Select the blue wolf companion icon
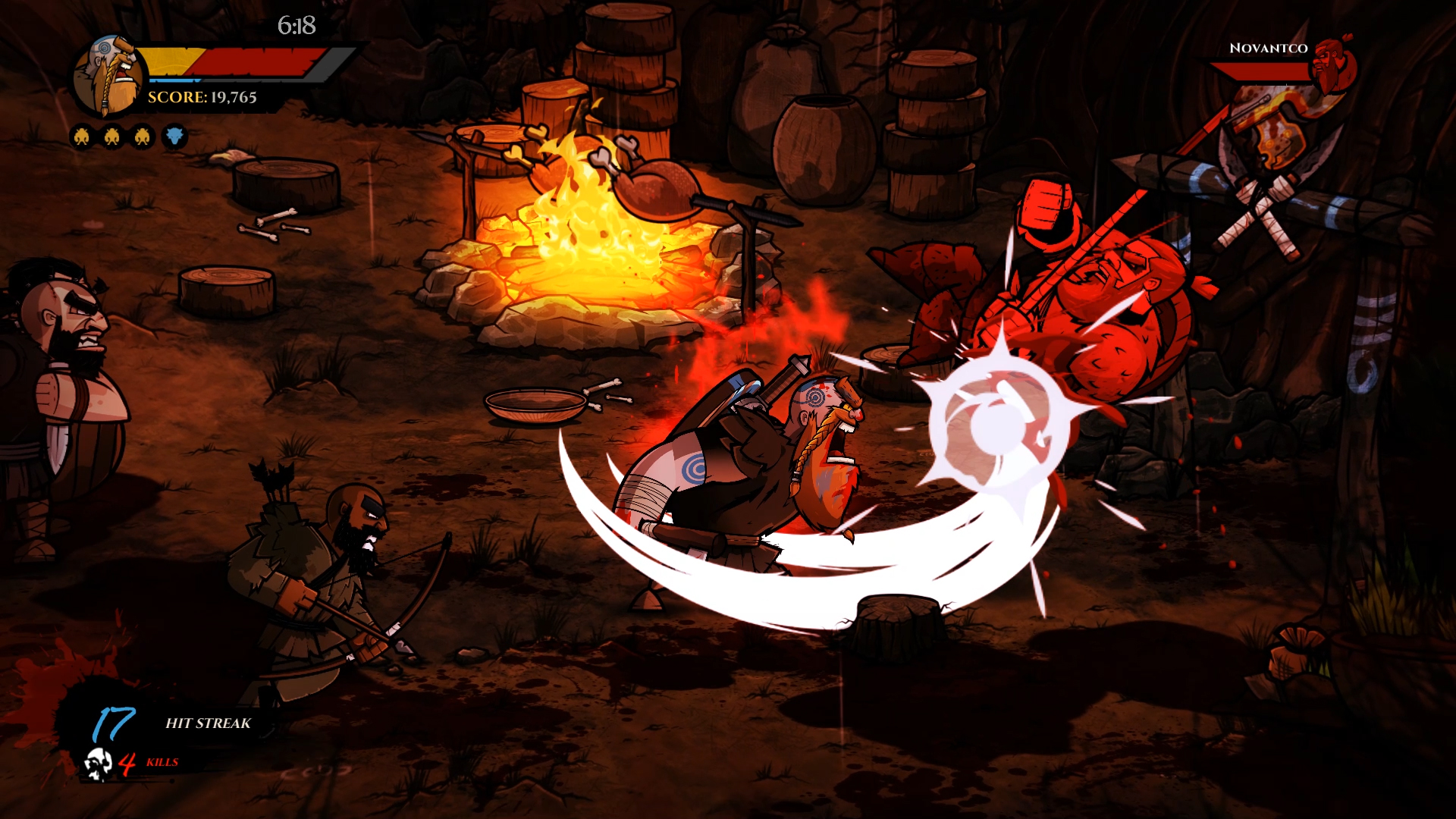Image resolution: width=1456 pixels, height=819 pixels. coord(173,136)
